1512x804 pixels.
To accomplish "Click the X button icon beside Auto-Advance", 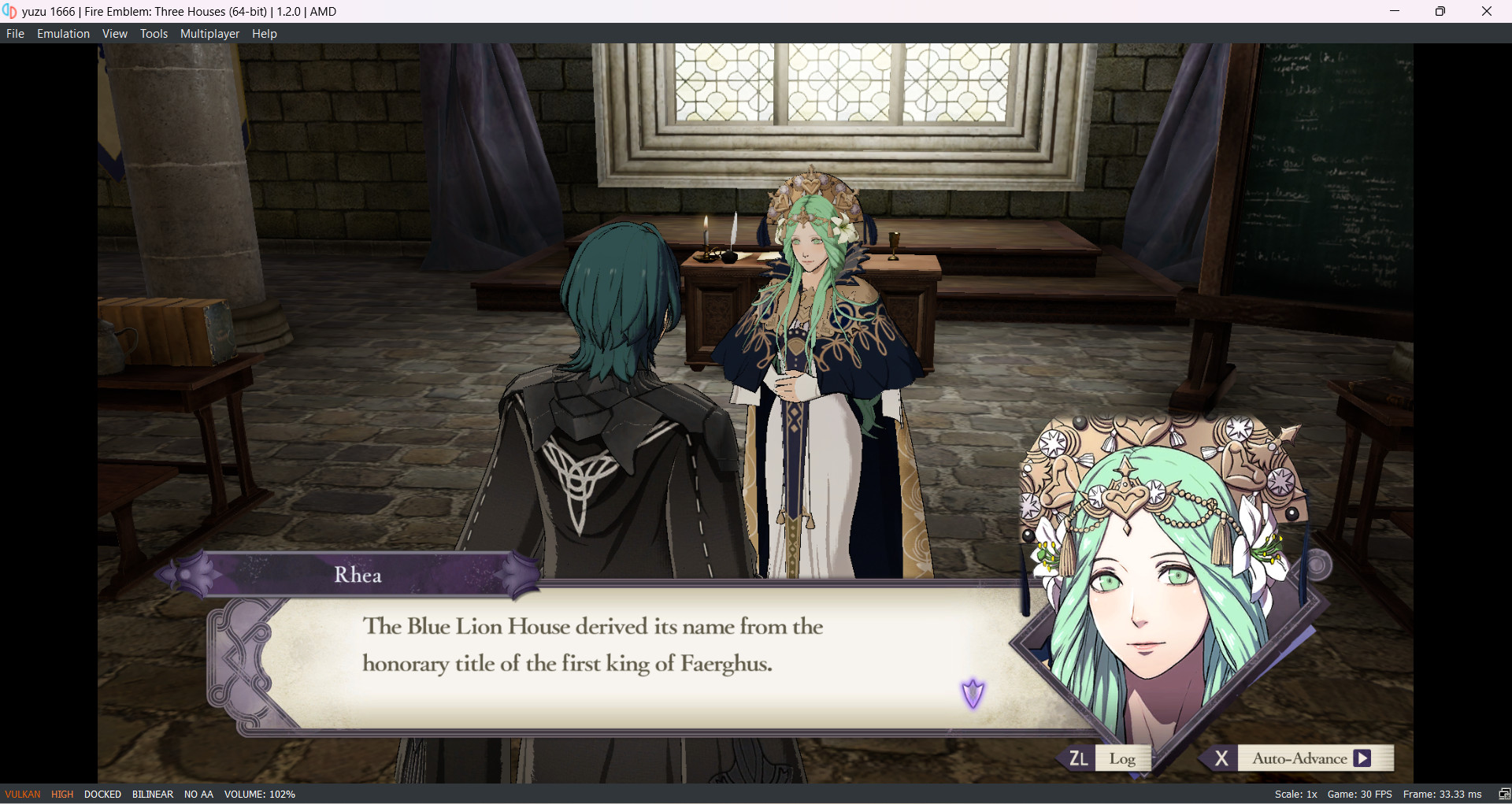I will pyautogui.click(x=1221, y=758).
